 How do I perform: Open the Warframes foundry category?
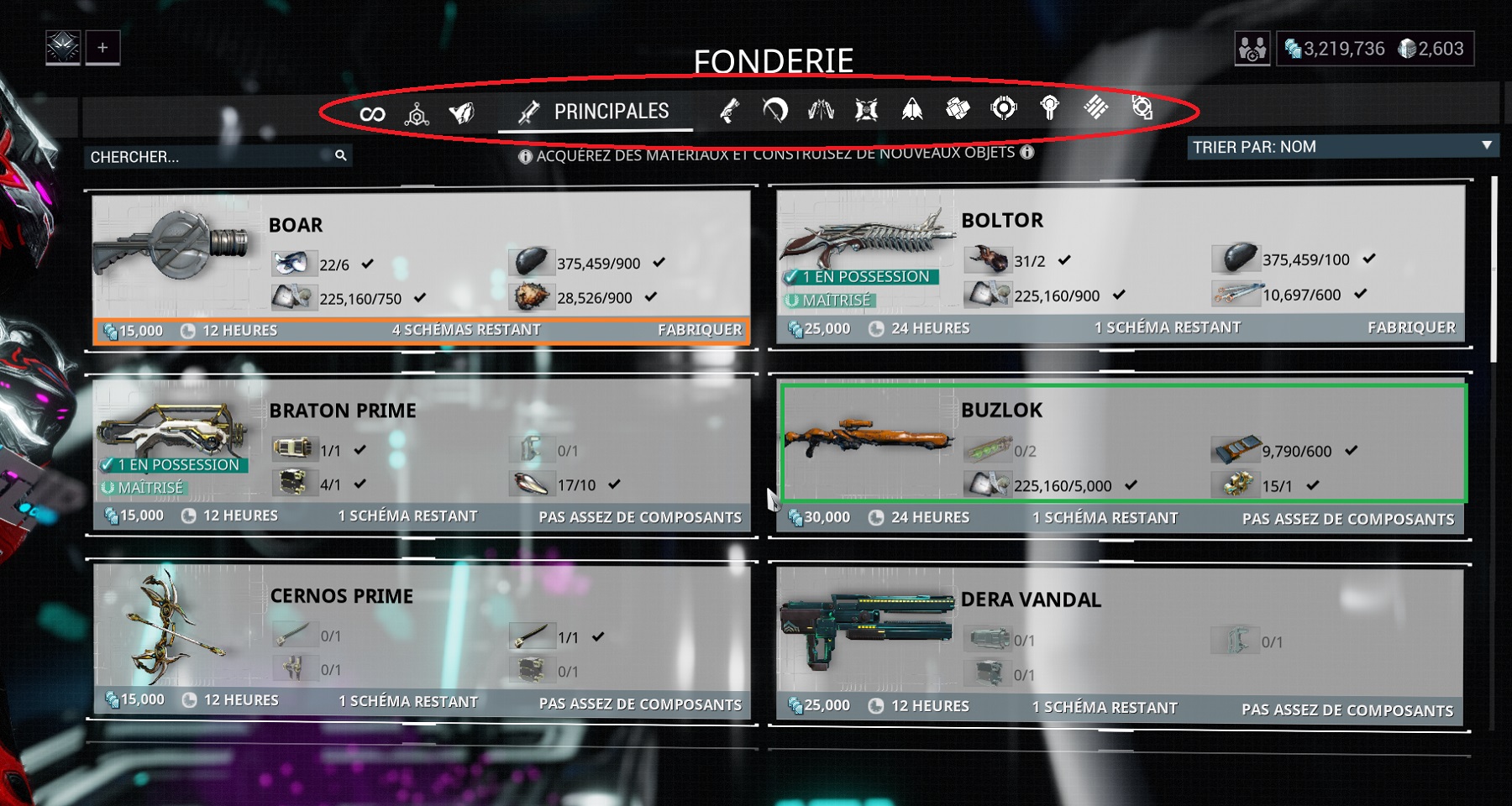coord(462,112)
